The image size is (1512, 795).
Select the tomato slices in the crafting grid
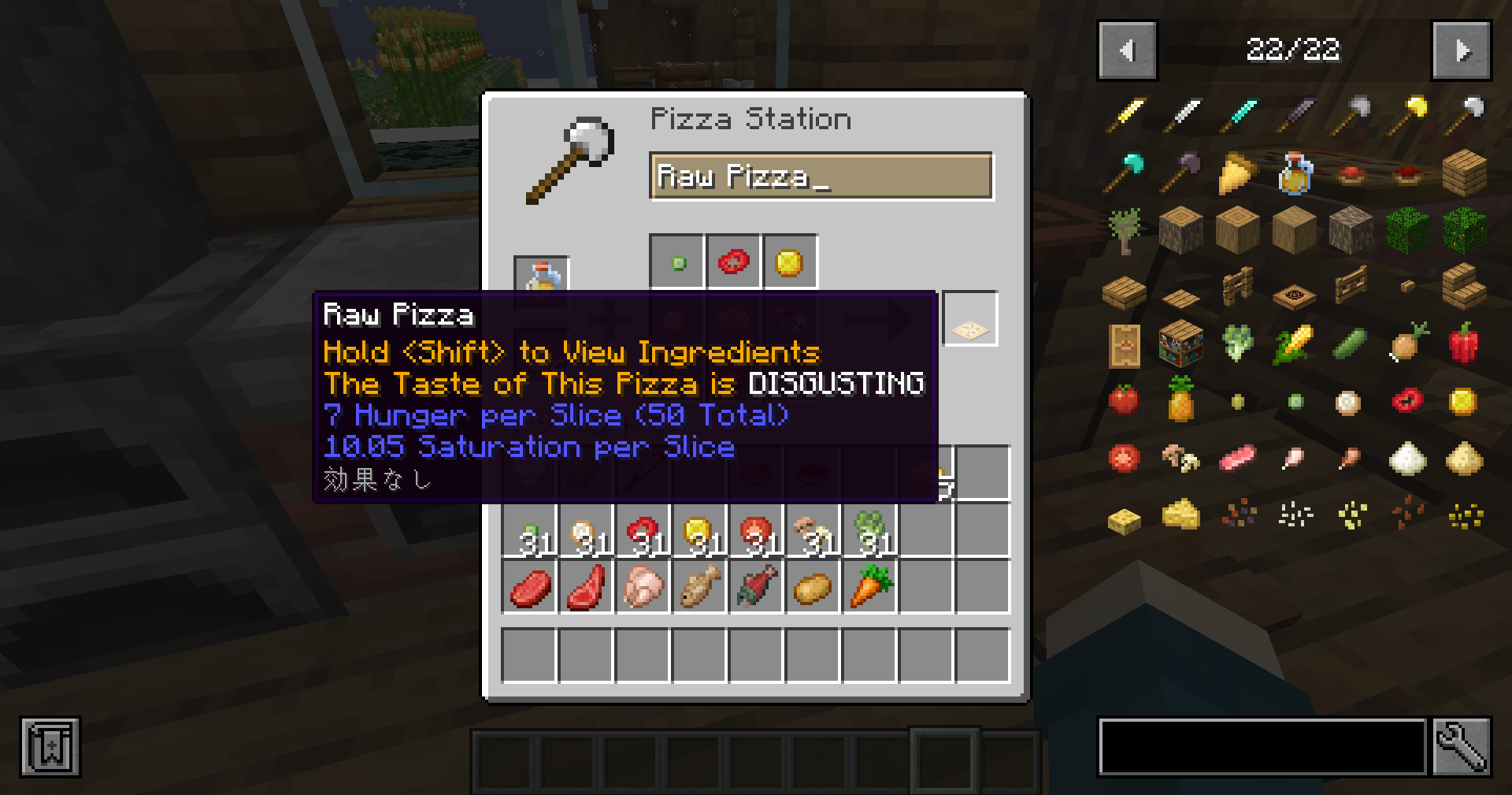733,262
